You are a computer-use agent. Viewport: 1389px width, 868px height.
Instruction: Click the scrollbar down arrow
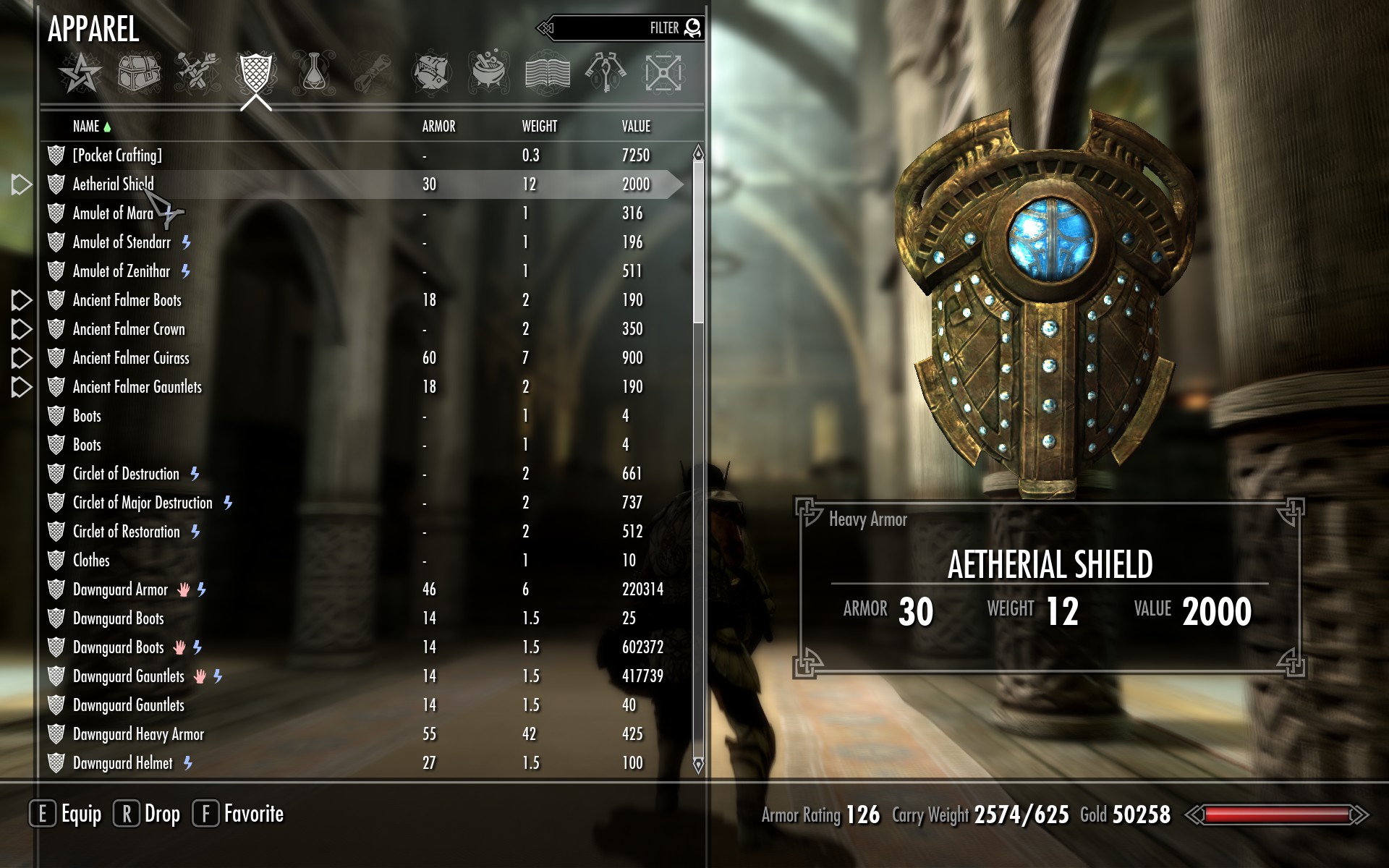coord(698,765)
